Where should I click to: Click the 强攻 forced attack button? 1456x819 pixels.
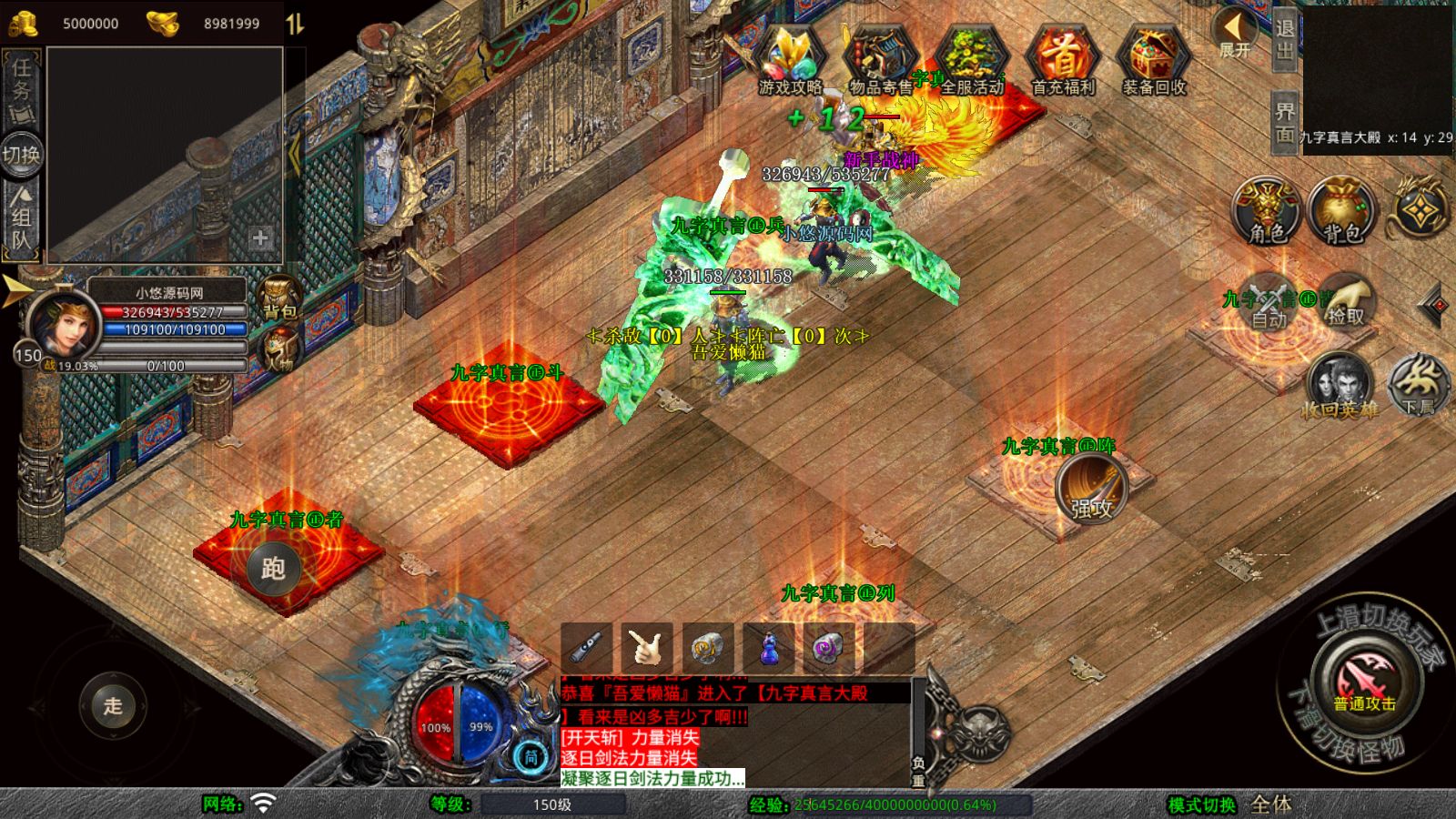(x=1091, y=490)
